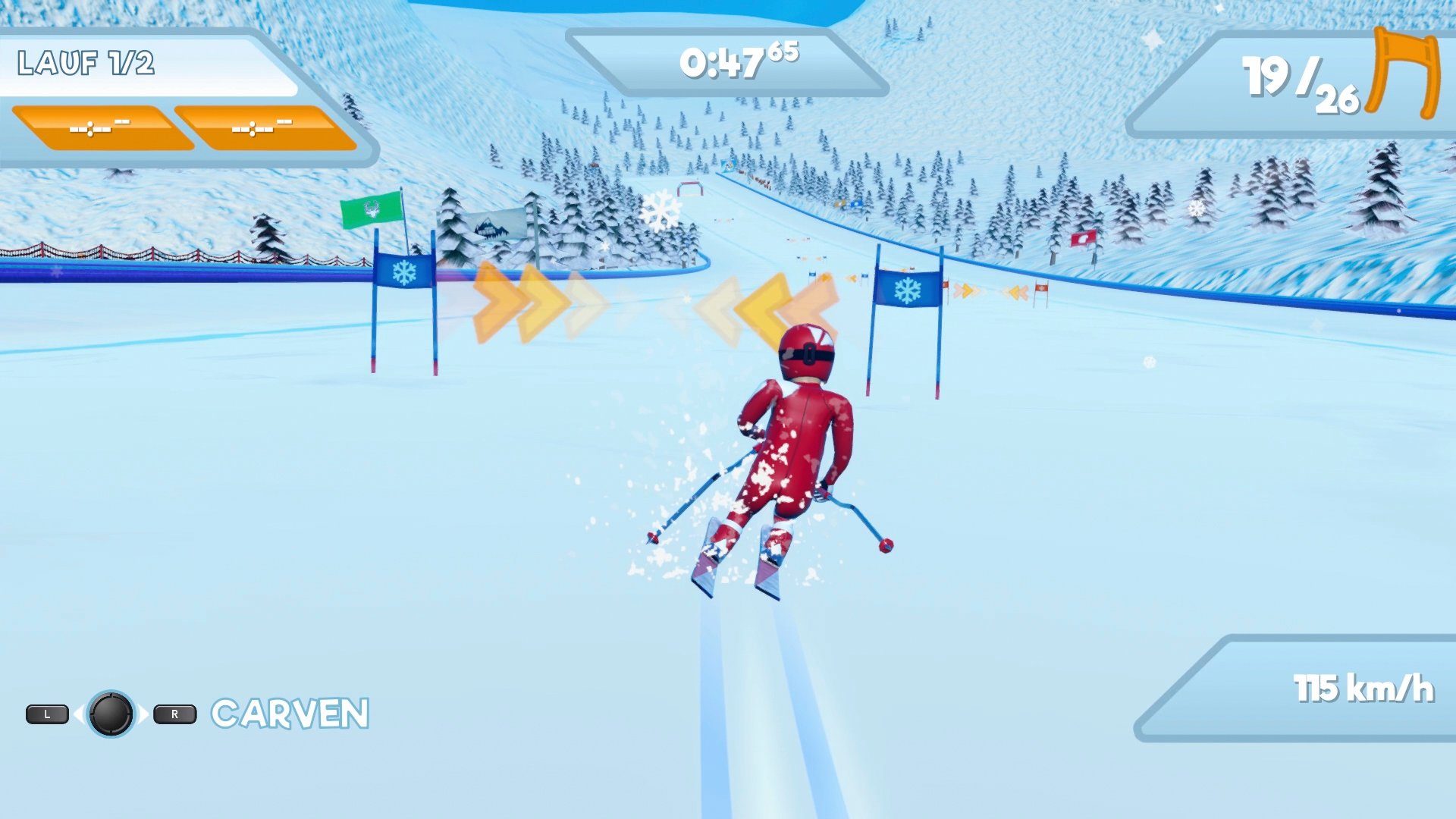Select the analog stick icon in the control hint

(x=111, y=714)
